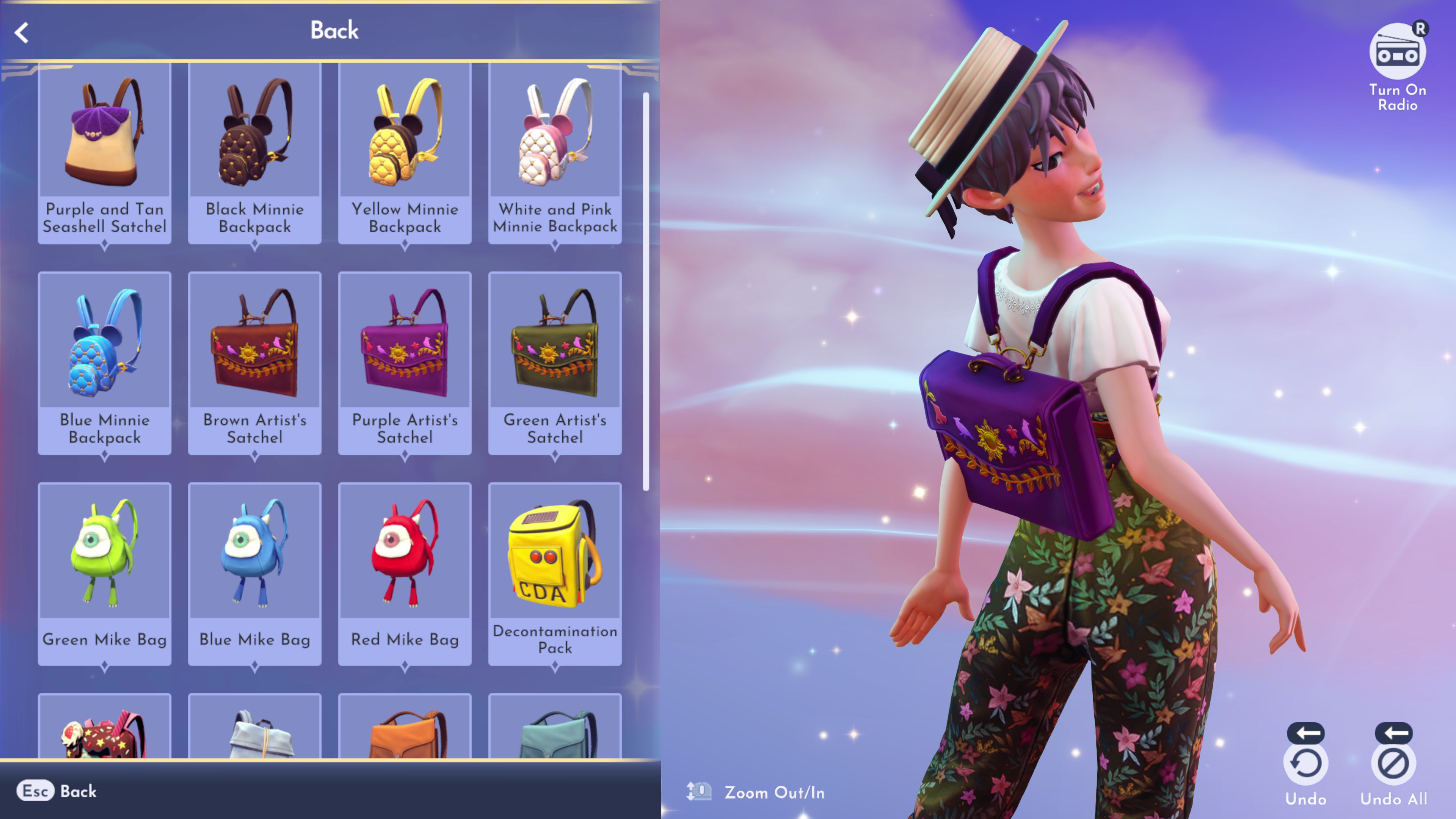Click the Back header title
Image resolution: width=1456 pixels, height=819 pixels.
click(334, 30)
